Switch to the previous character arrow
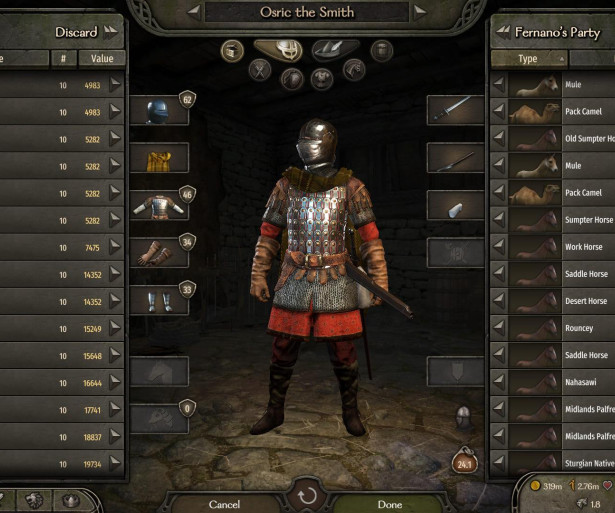This screenshot has height=513, width=615. [194, 12]
